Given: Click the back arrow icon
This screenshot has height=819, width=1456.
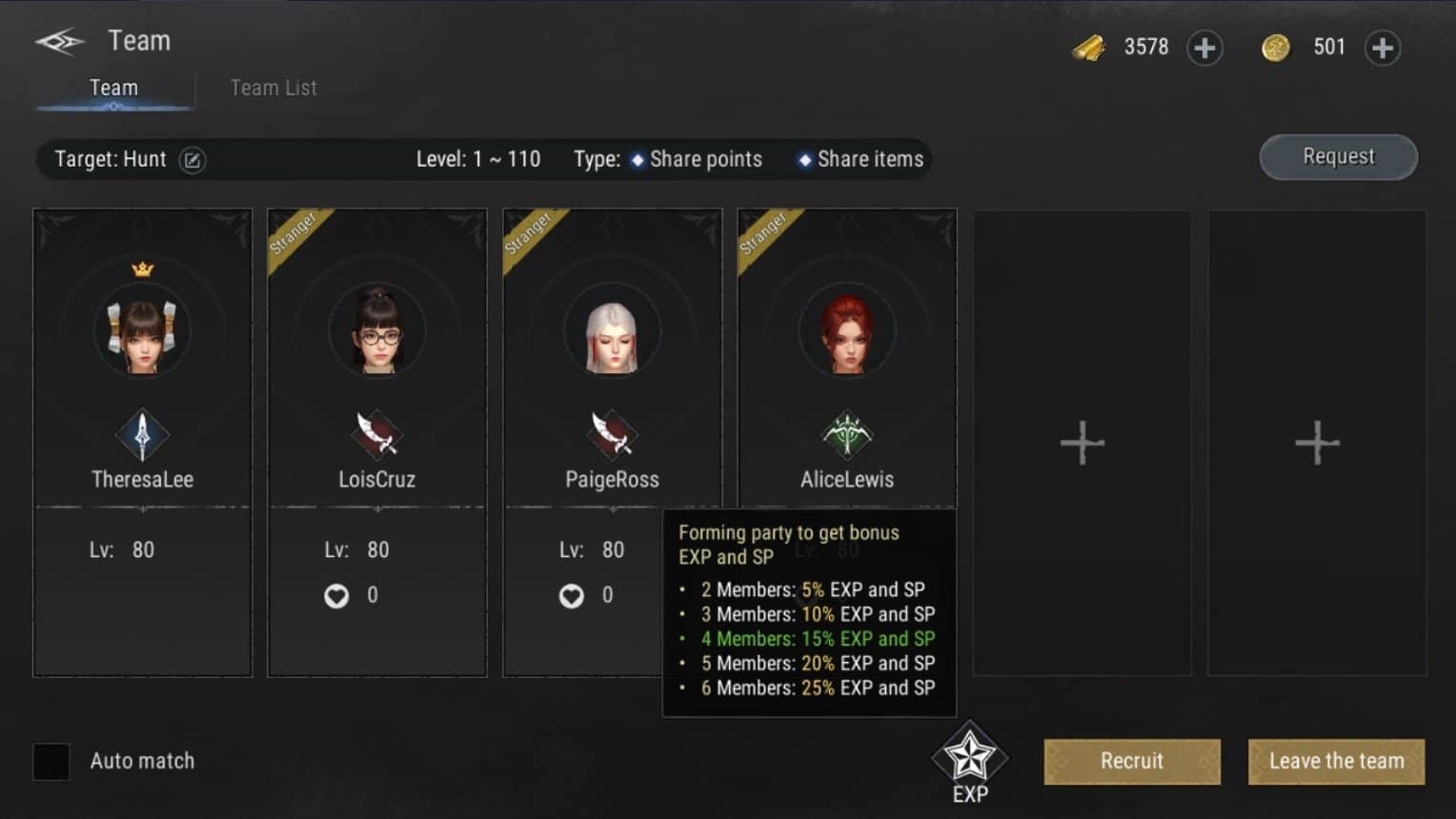Looking at the screenshot, I should pyautogui.click(x=60, y=38).
